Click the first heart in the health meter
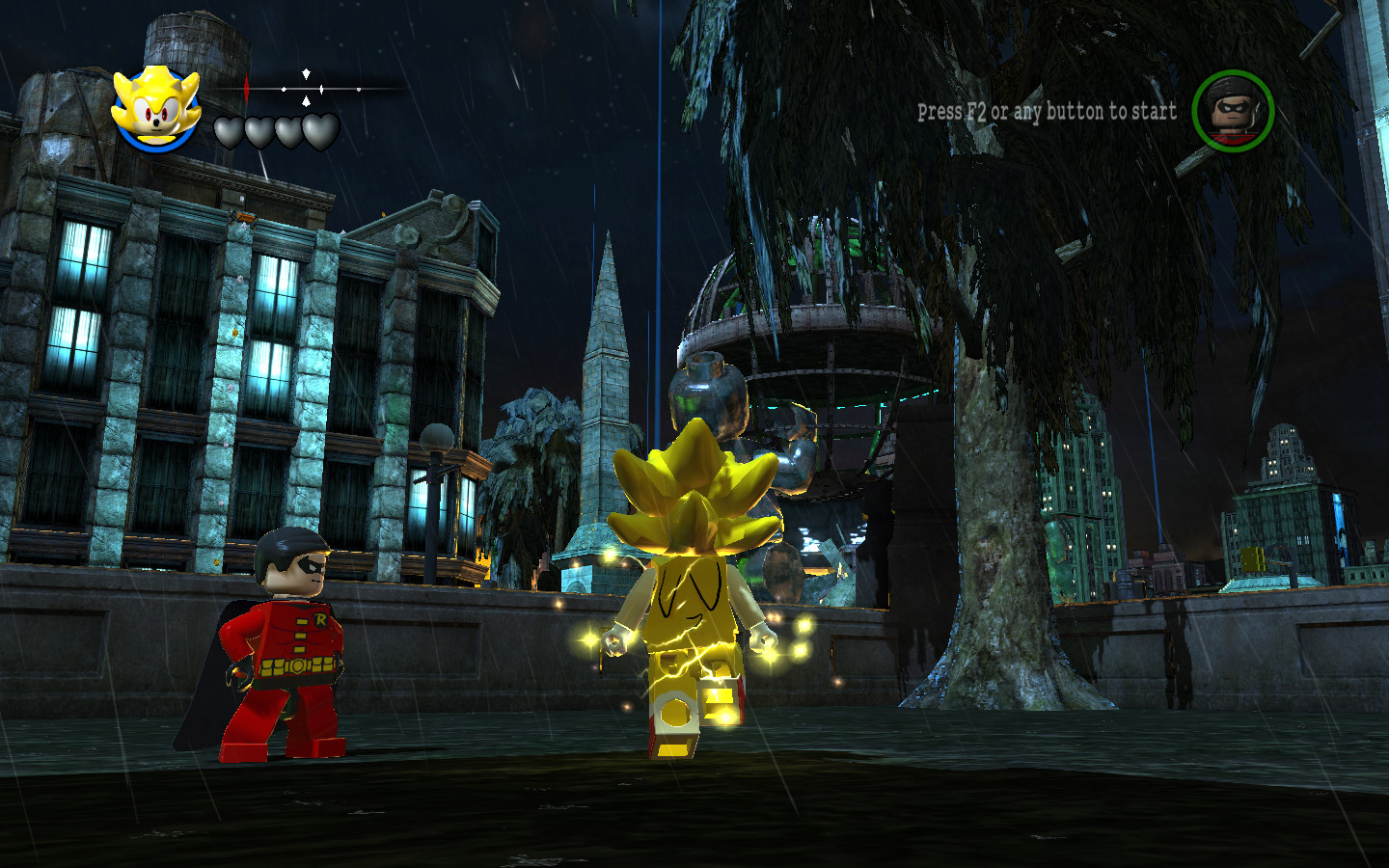Screen dimensions: 1389x868 pos(228,133)
